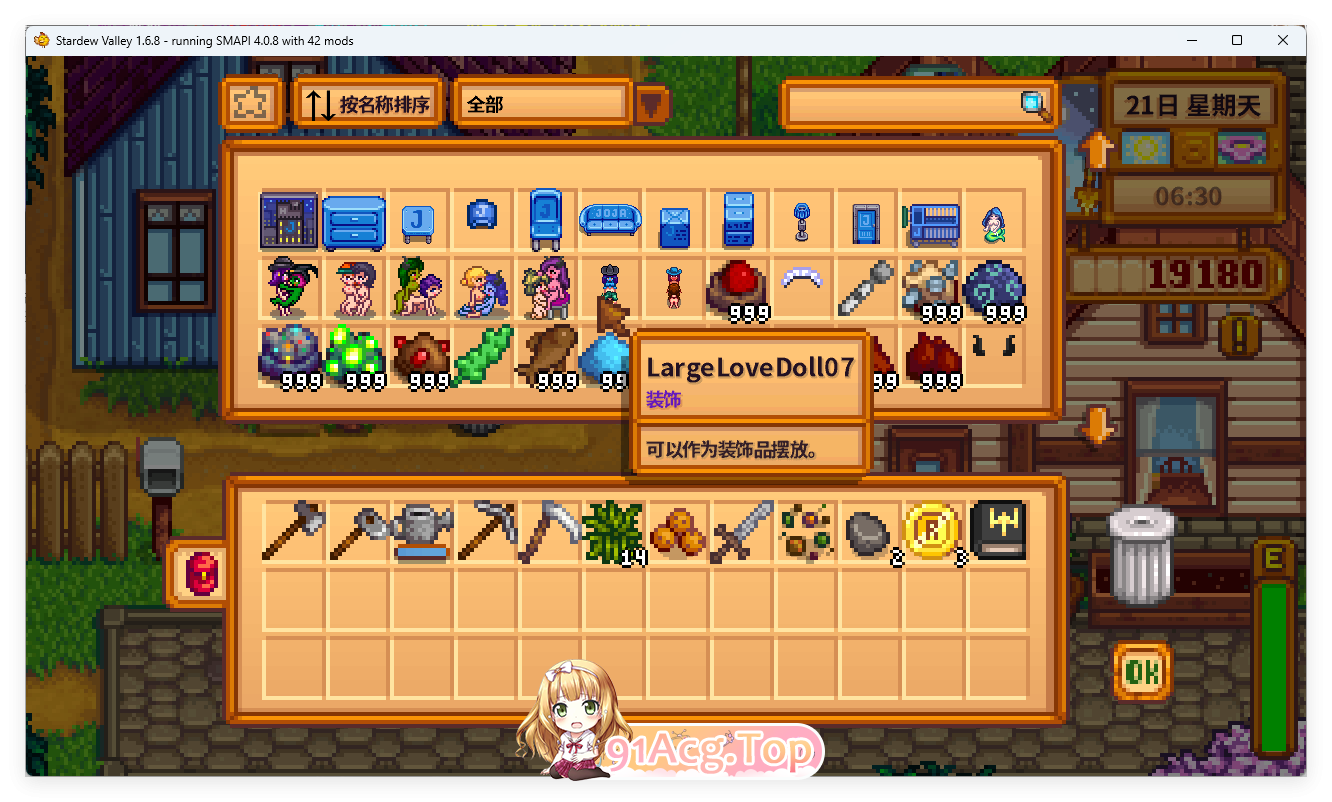Screen dimensions: 1332x802
Task: Open the 全部 category filter dropdown
Action: (541, 102)
